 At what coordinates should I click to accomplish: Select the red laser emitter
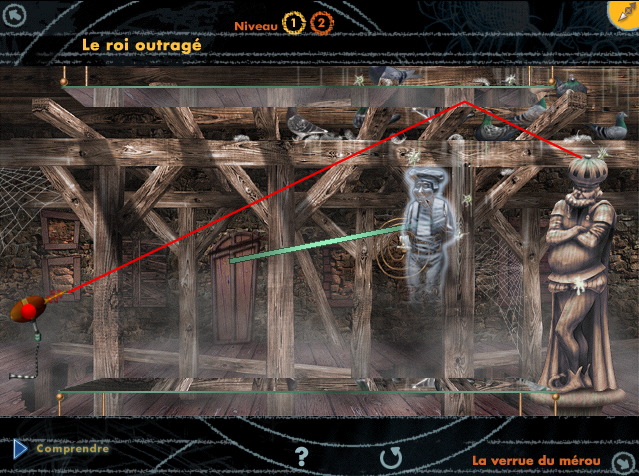[x=28, y=310]
